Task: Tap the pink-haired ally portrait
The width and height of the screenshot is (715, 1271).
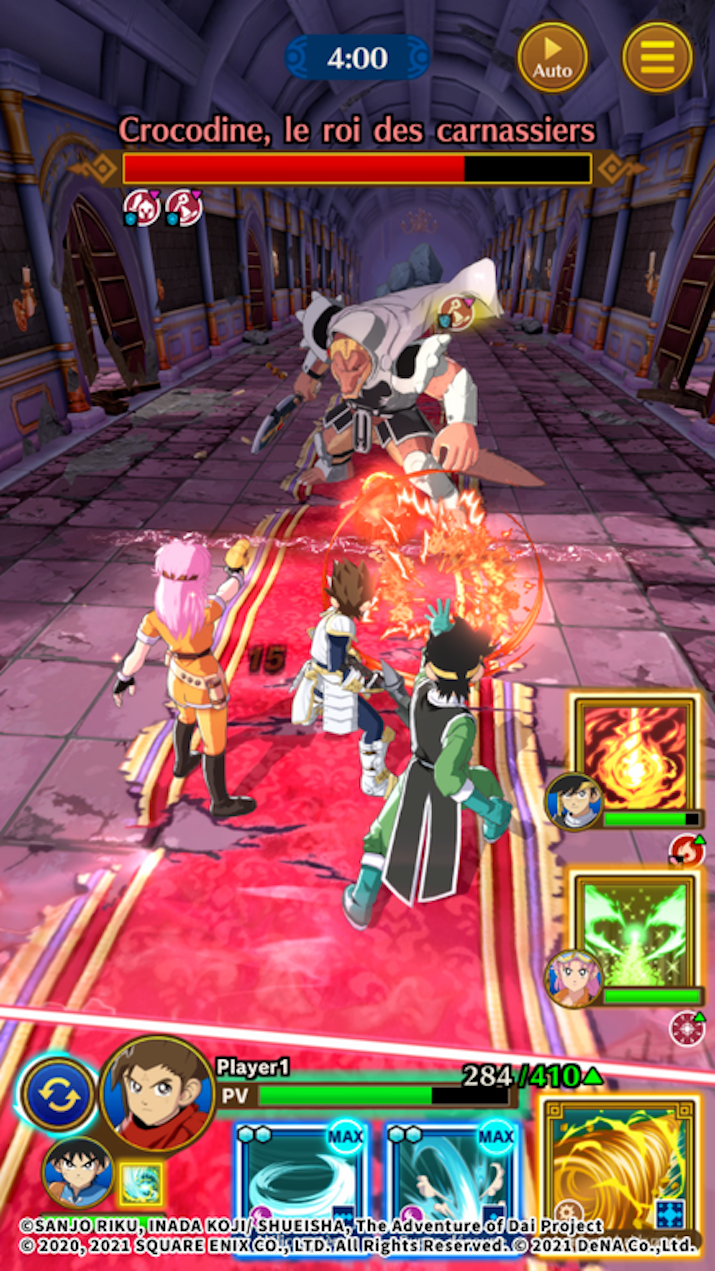Action: coord(574,977)
